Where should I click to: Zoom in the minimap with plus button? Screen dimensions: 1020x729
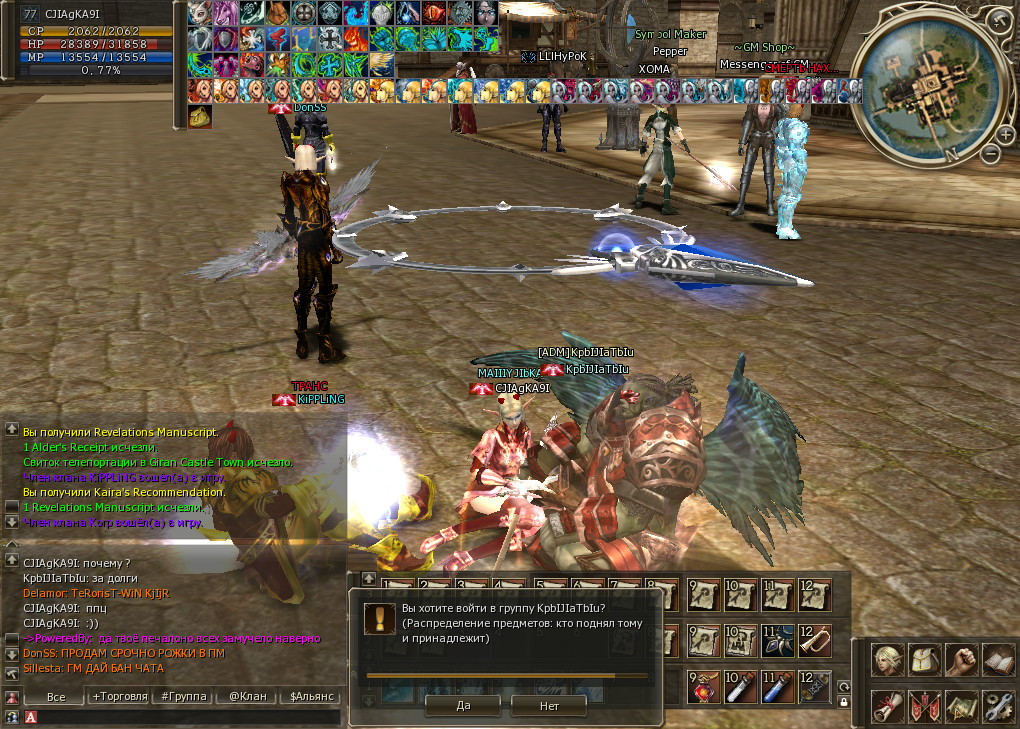click(1004, 134)
